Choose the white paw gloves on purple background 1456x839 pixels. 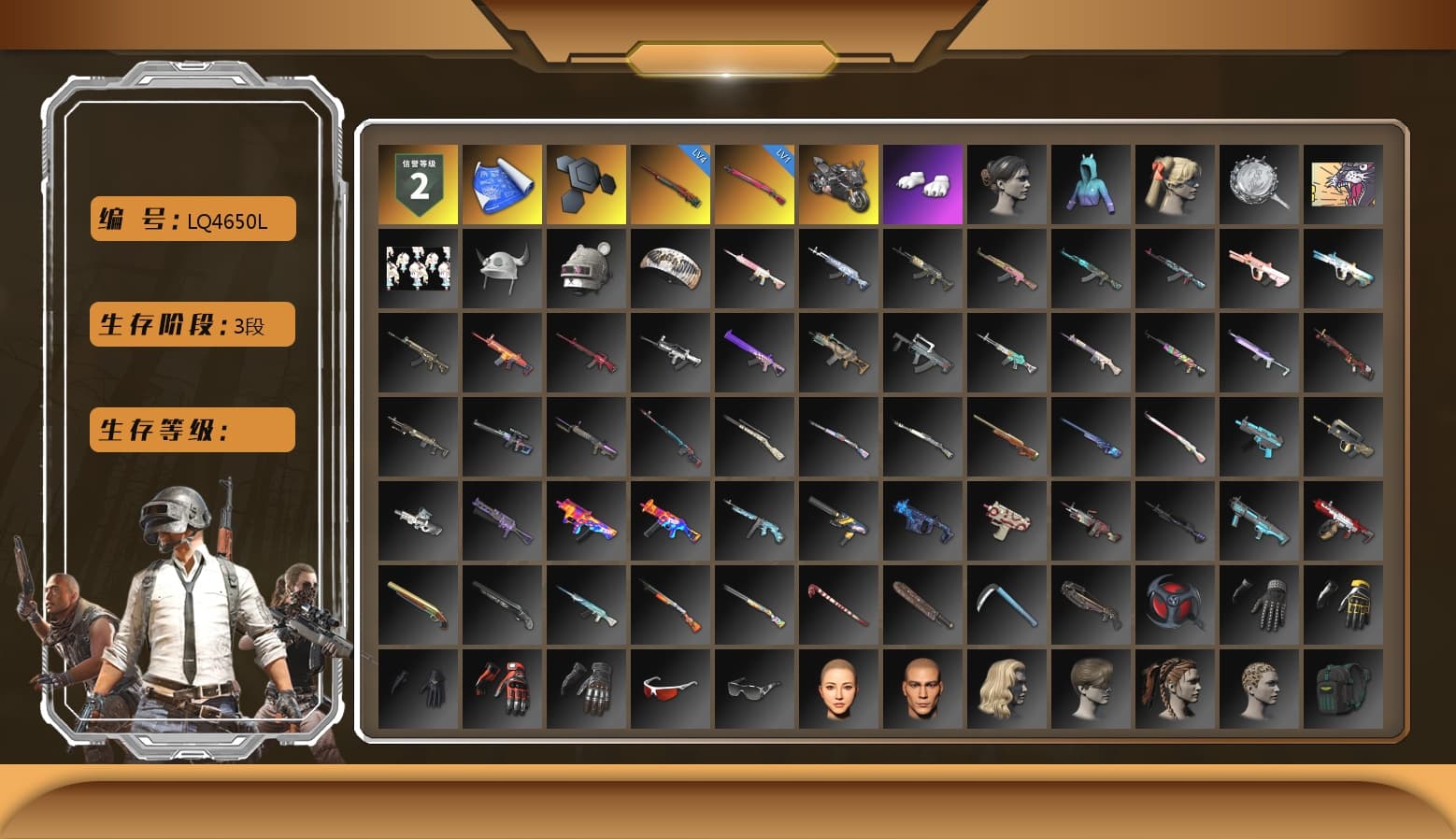tap(922, 182)
